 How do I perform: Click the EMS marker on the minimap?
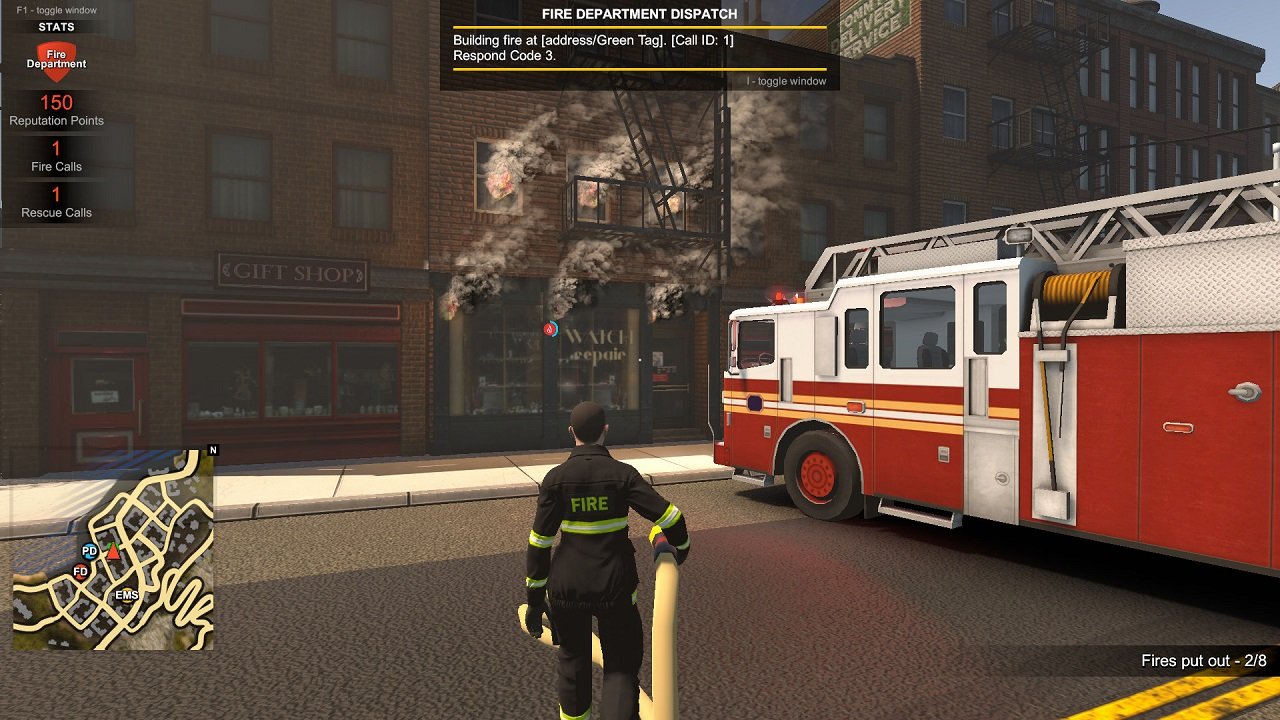click(x=126, y=597)
